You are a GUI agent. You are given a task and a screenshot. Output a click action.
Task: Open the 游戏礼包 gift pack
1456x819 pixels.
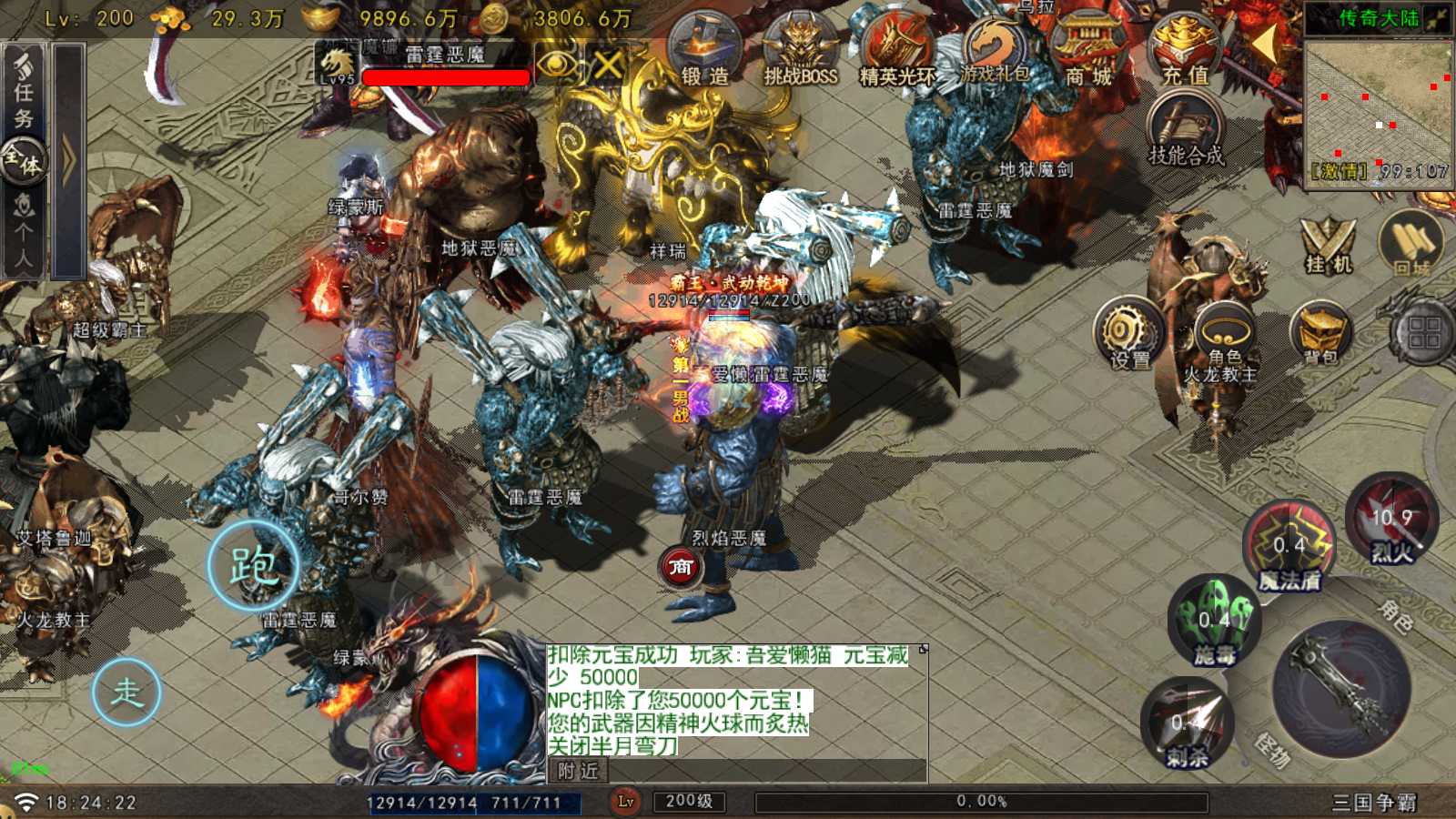click(995, 50)
